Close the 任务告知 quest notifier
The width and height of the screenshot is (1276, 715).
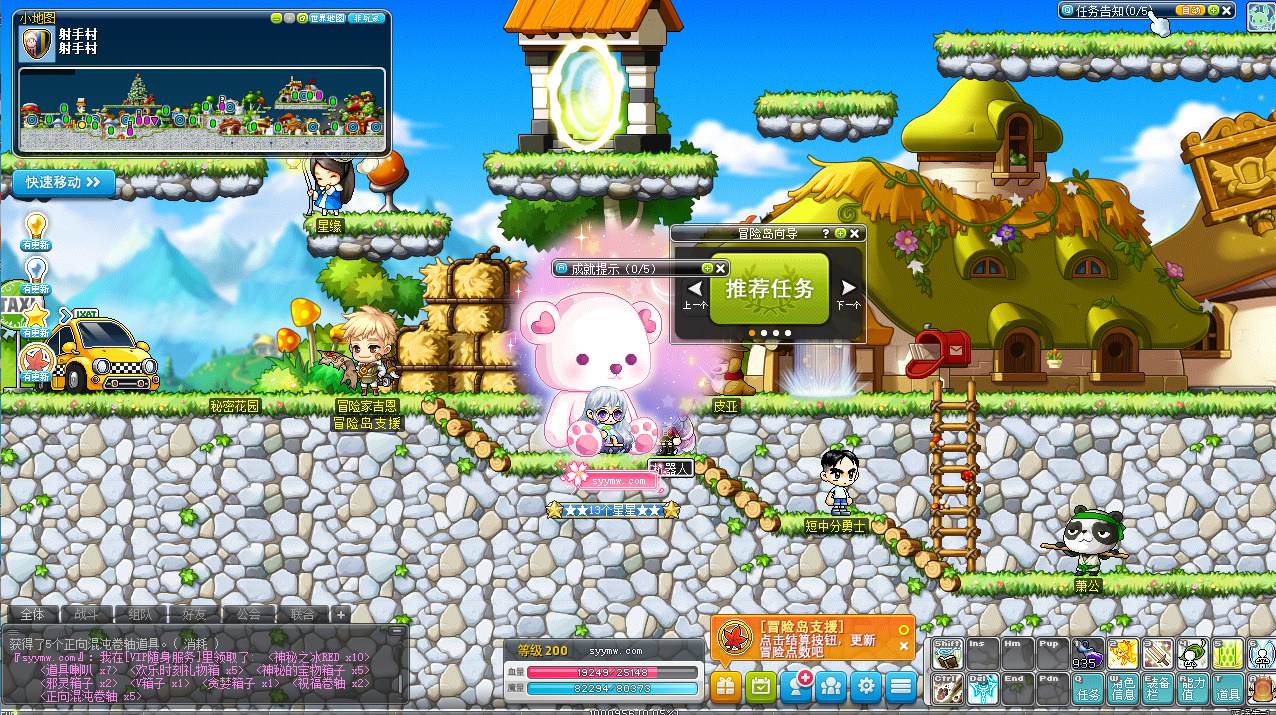tap(1227, 10)
